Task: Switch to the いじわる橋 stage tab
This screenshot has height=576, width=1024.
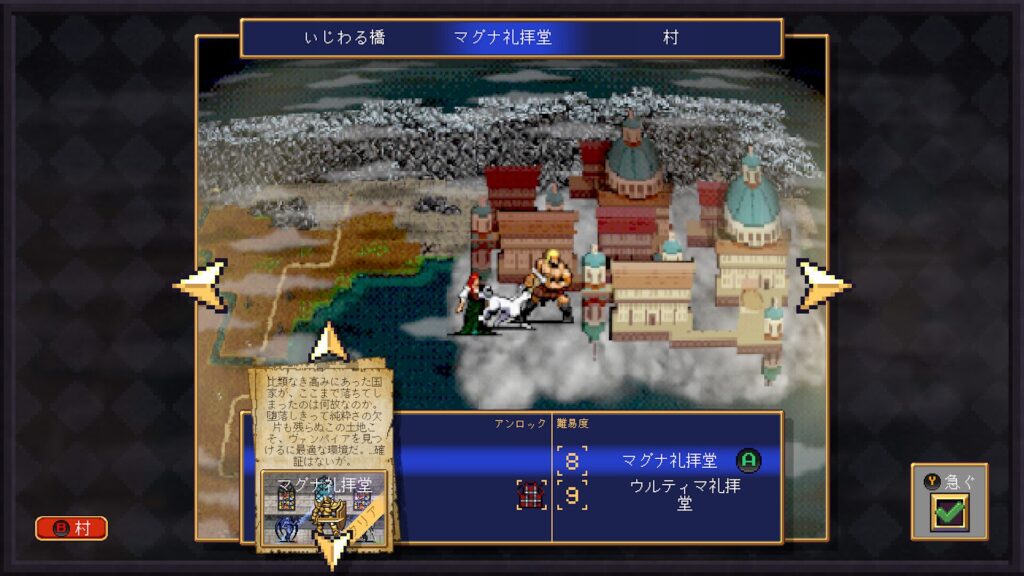Action: coord(344,38)
